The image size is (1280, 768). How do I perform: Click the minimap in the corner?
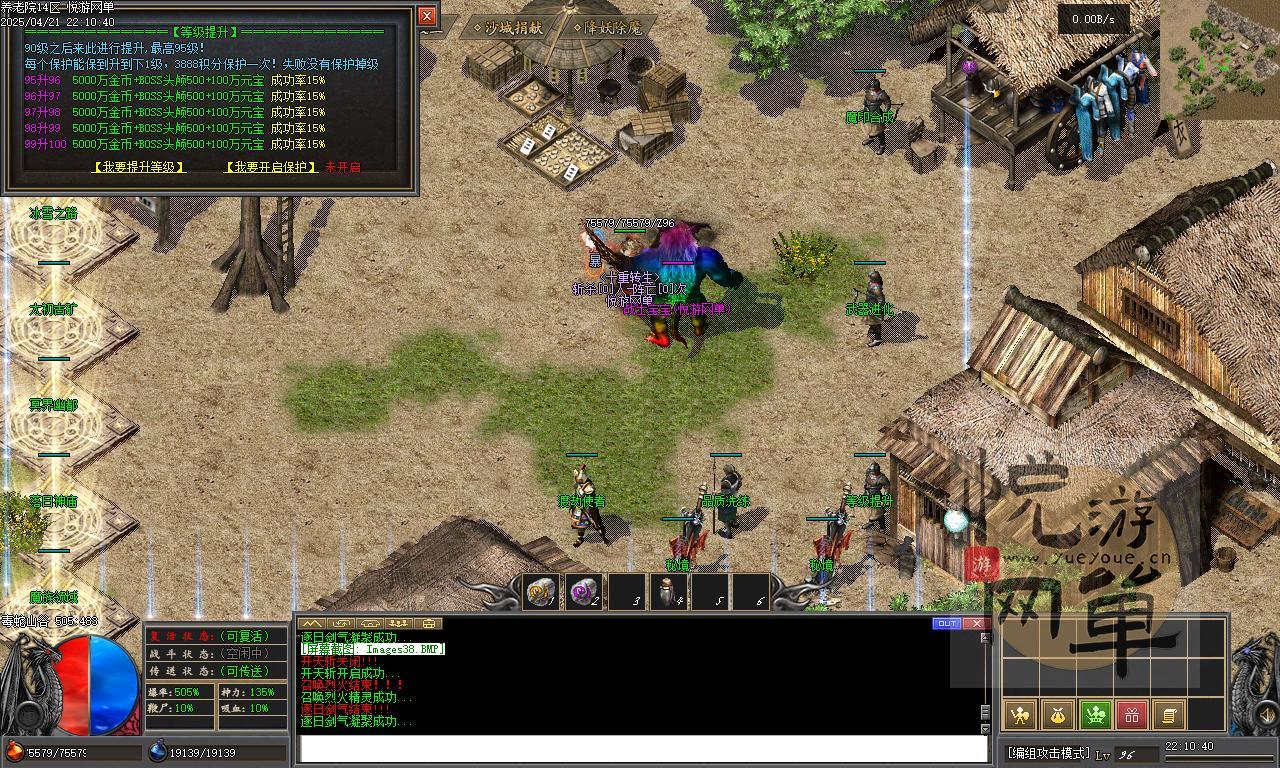coord(1219,59)
